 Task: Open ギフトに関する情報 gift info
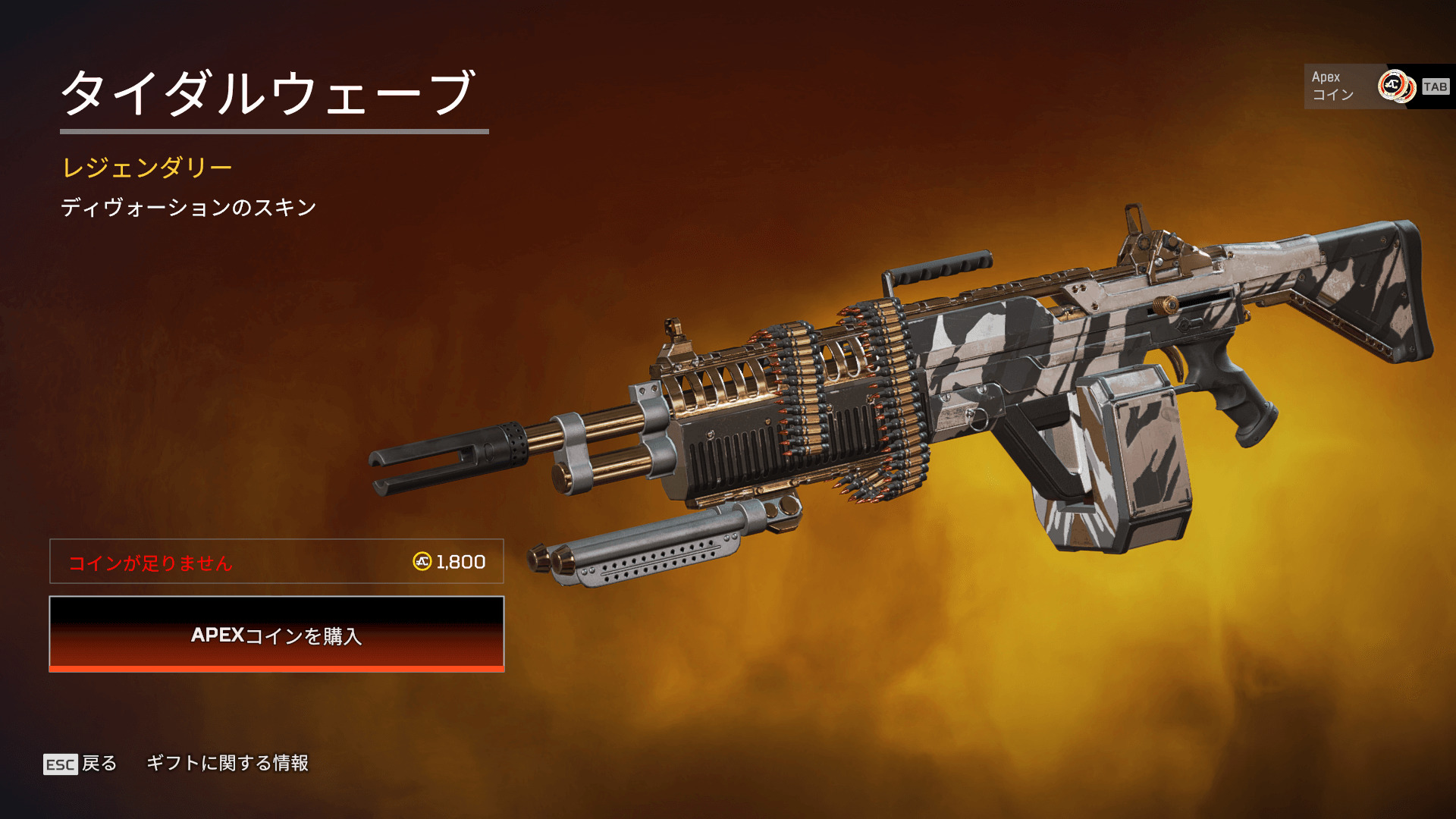coord(227,763)
